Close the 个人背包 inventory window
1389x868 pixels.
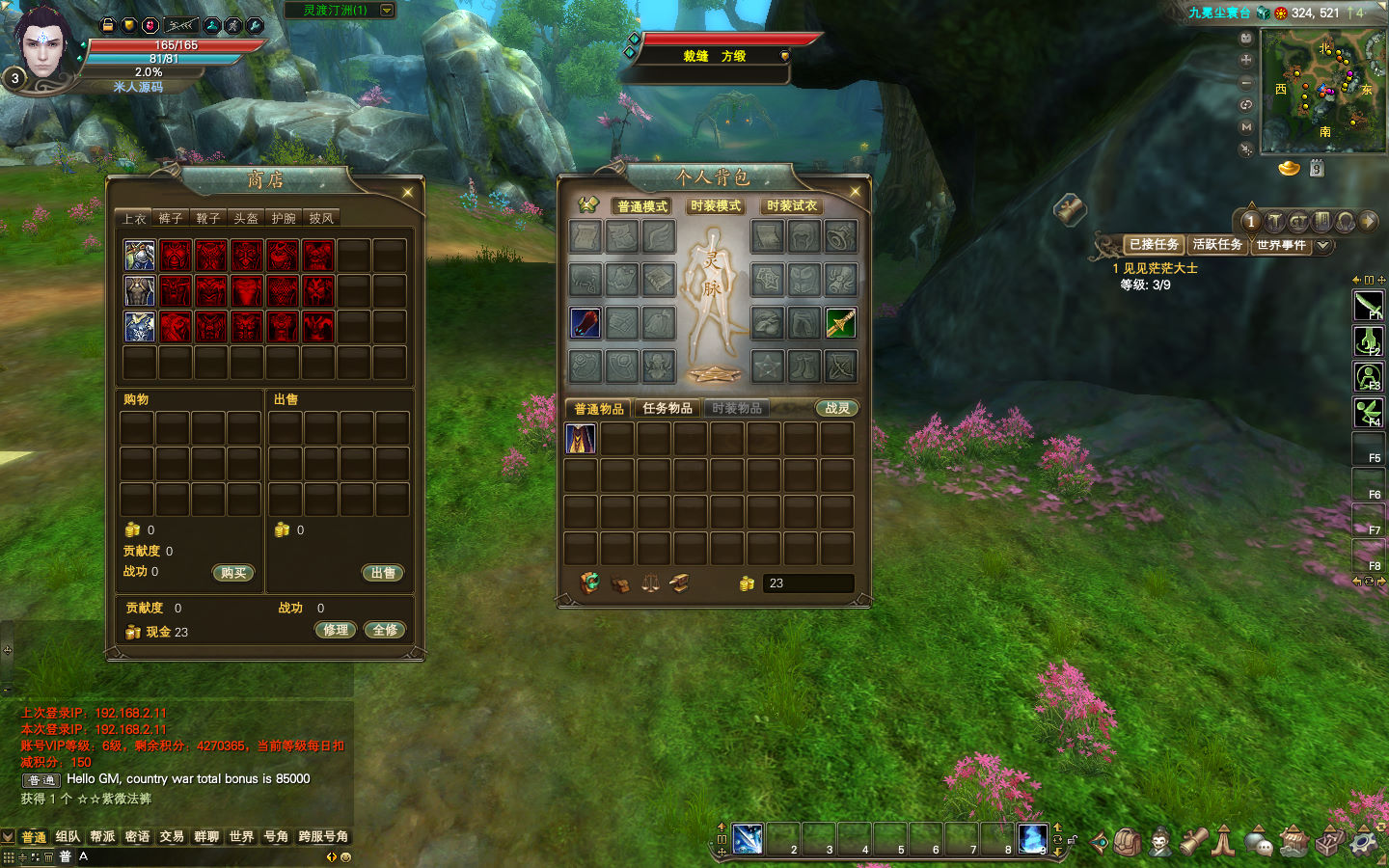tap(855, 192)
